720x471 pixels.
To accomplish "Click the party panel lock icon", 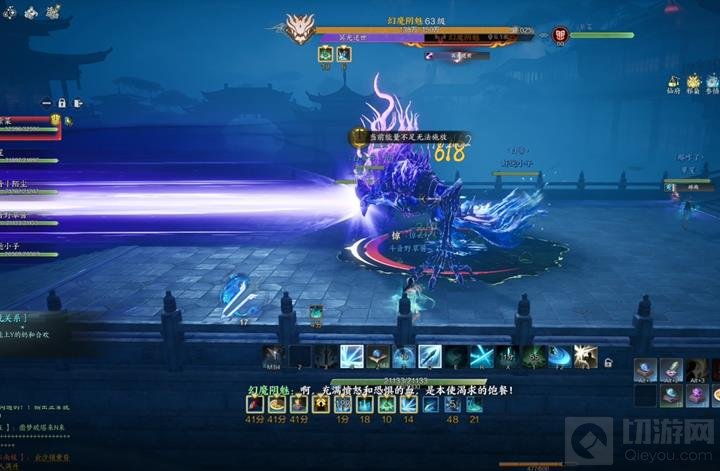I will (61, 102).
